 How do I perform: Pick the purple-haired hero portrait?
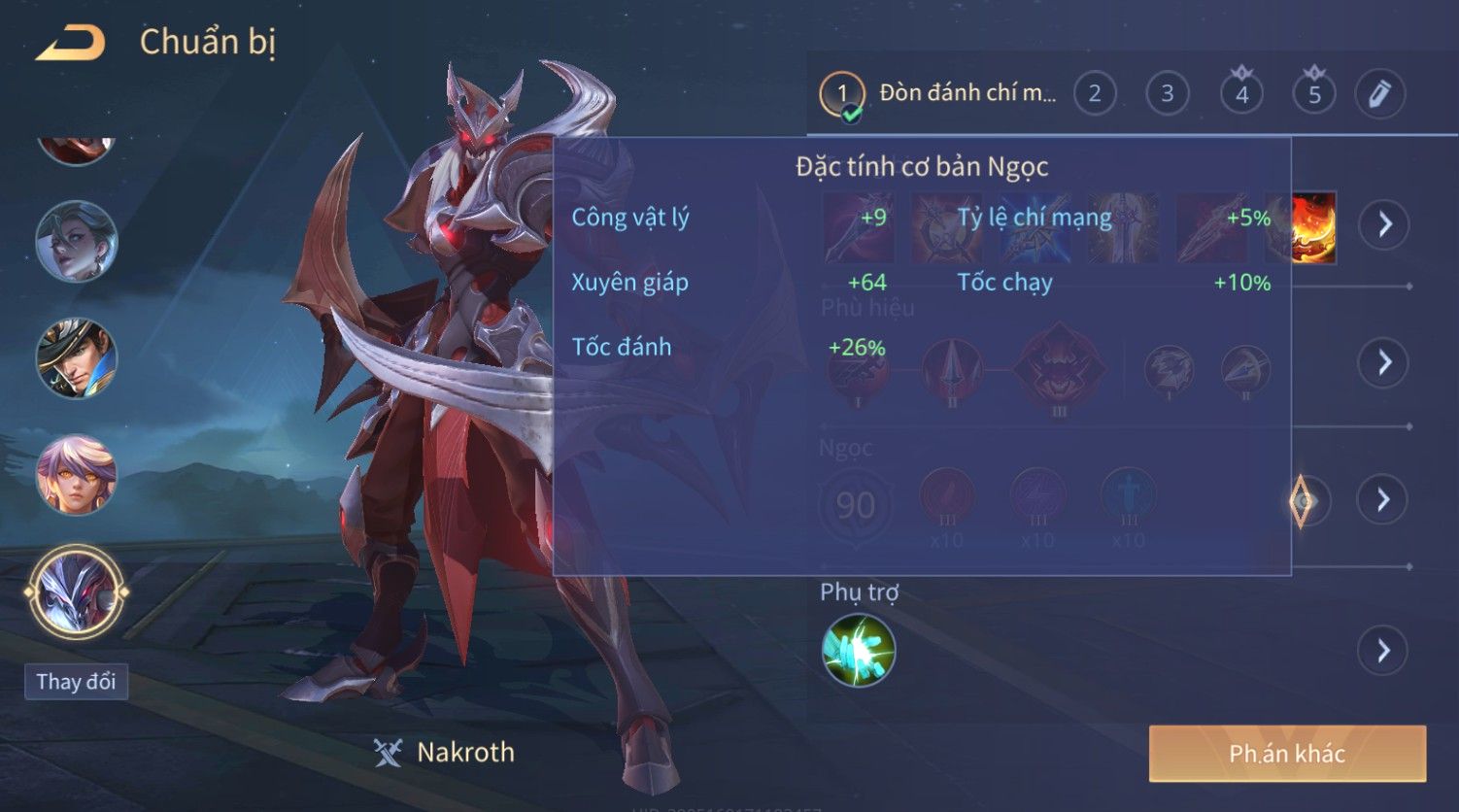click(77, 475)
